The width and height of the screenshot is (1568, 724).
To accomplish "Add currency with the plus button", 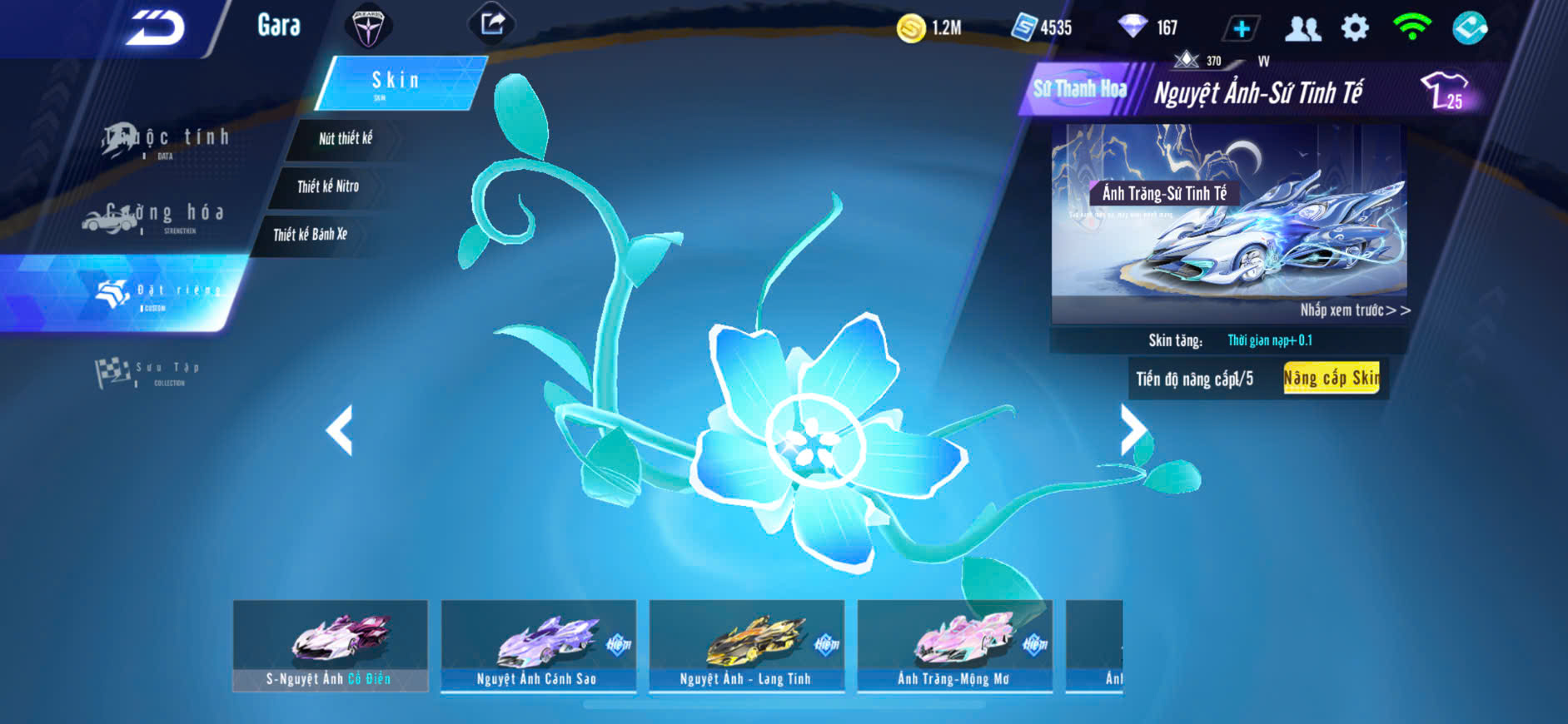I will coord(1241,28).
